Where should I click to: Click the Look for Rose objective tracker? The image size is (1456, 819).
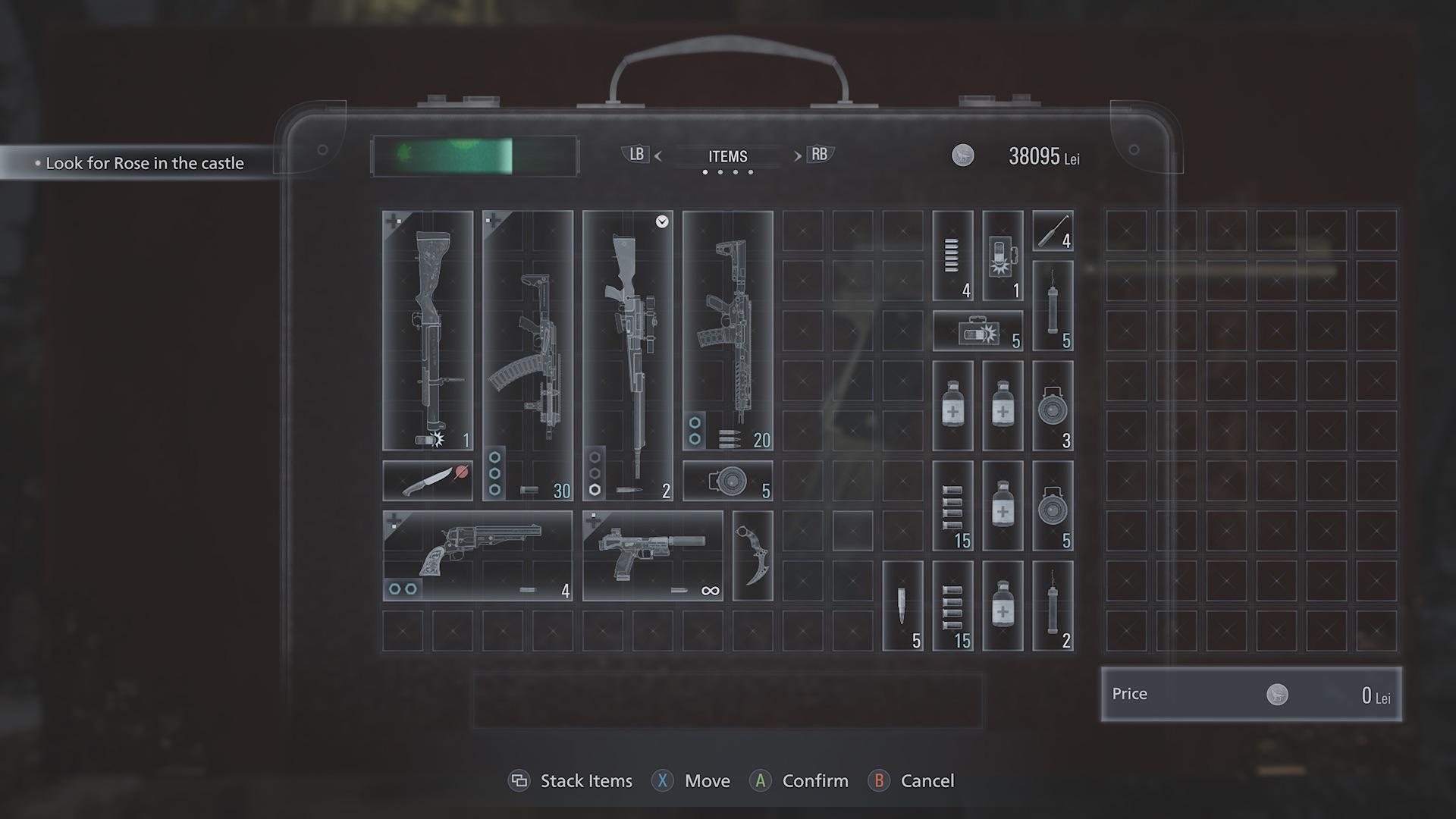click(144, 163)
